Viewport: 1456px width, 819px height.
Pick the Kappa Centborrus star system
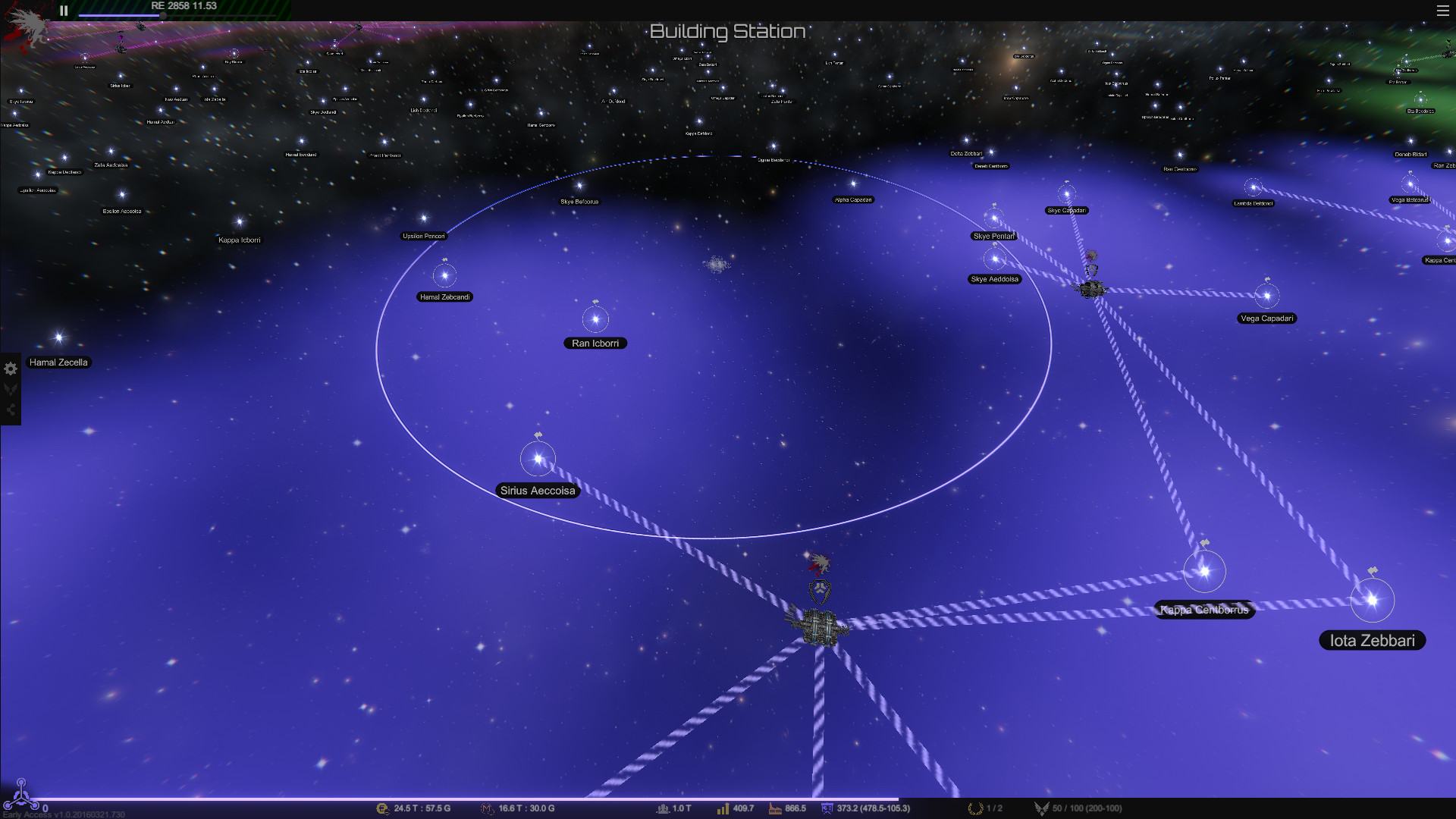(x=1204, y=571)
